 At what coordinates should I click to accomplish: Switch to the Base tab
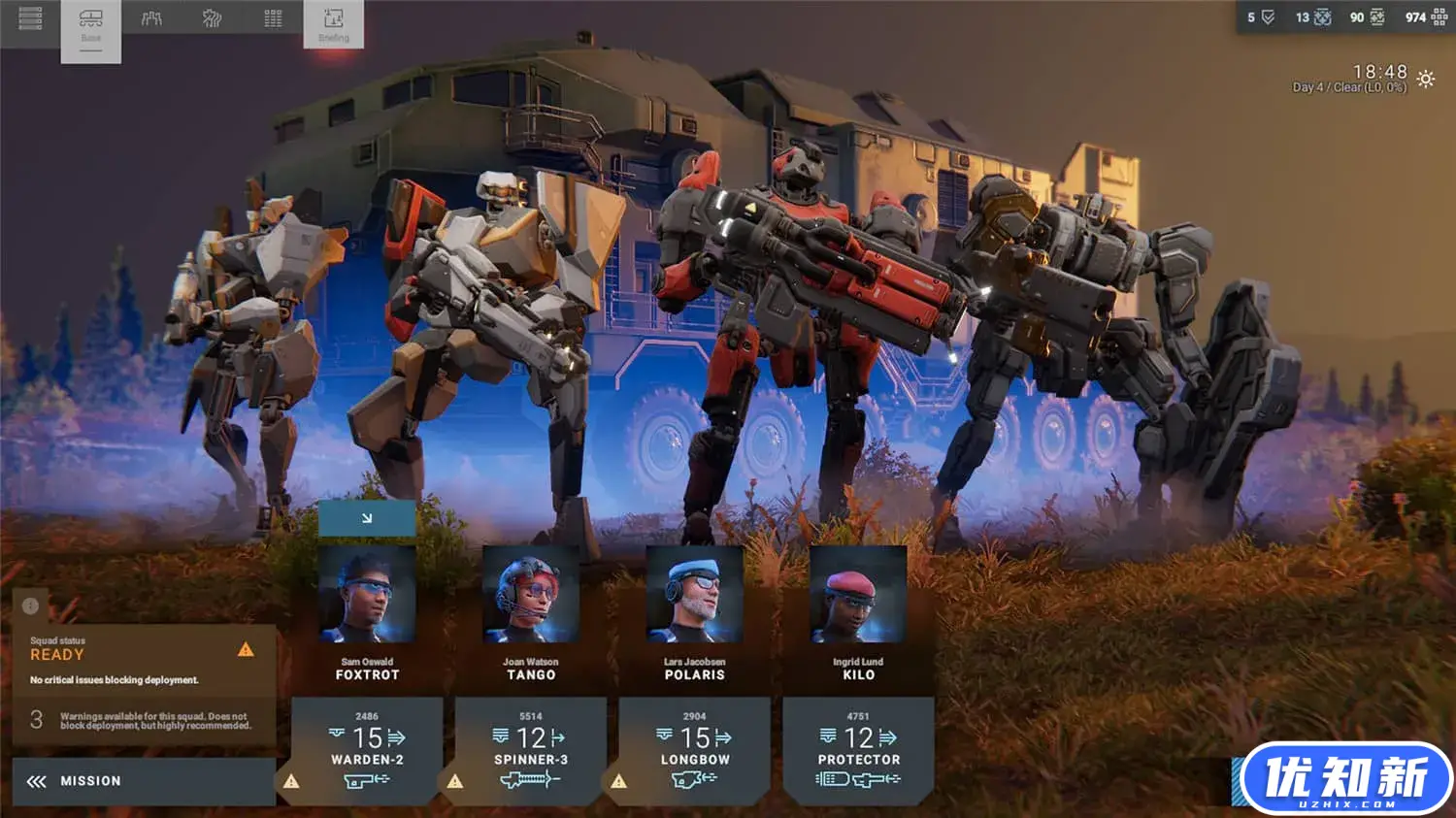tap(91, 25)
